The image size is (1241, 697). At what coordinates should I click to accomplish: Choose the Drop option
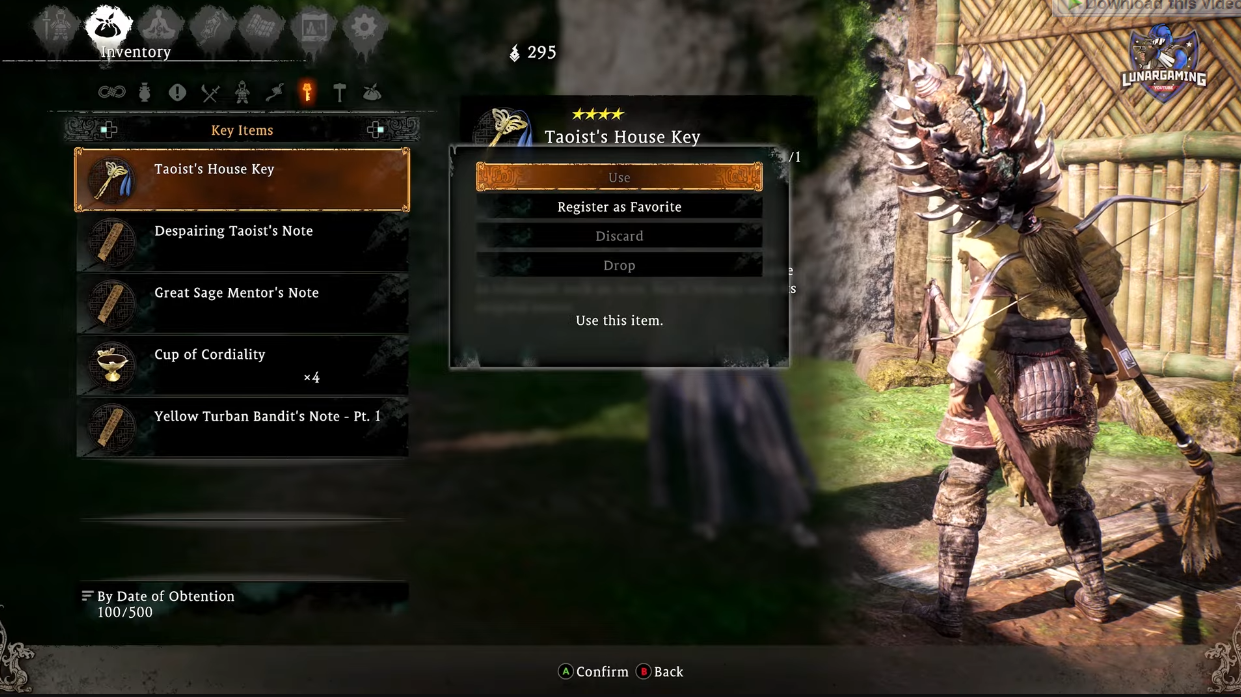619,265
